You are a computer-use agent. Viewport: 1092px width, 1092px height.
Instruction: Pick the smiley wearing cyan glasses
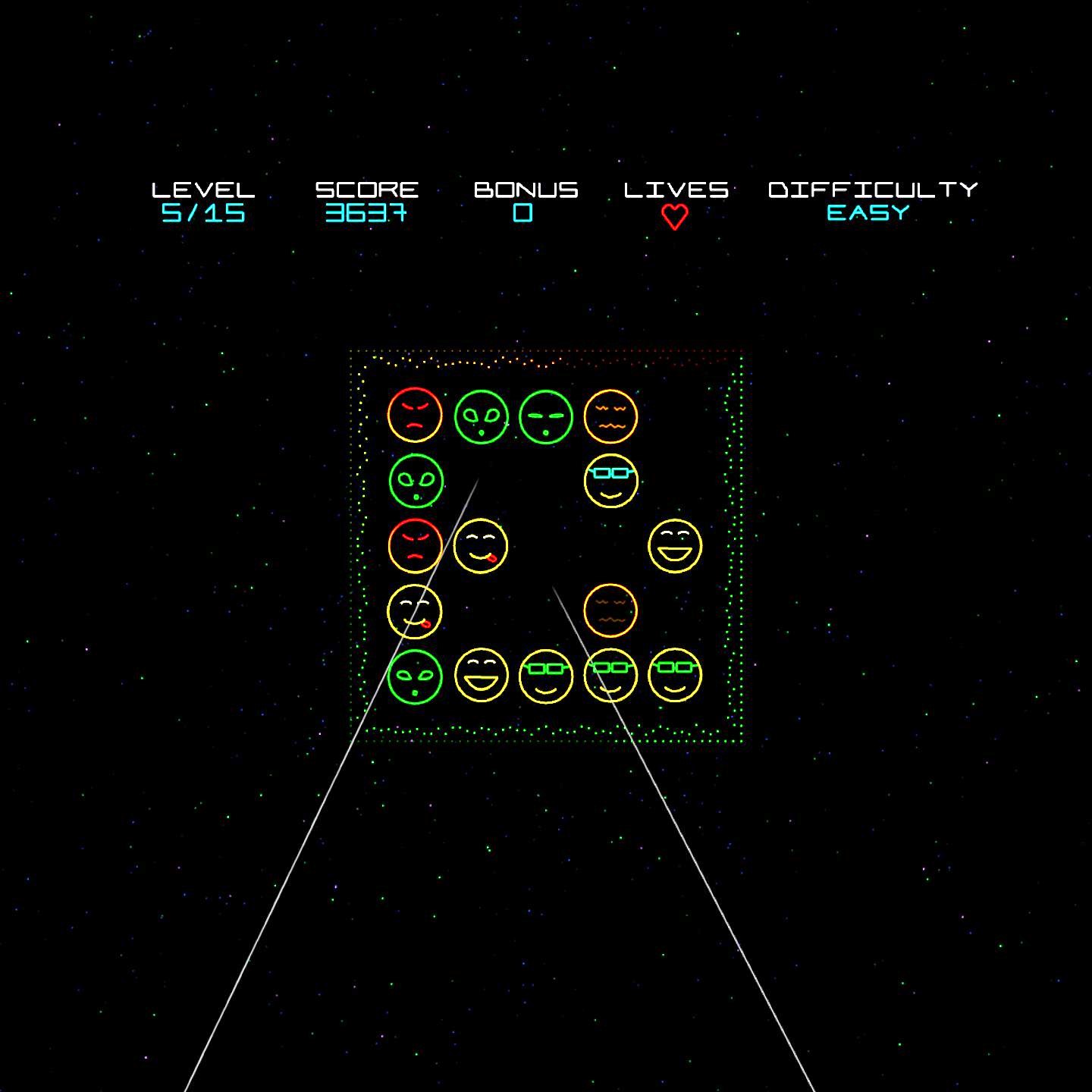coord(610,481)
